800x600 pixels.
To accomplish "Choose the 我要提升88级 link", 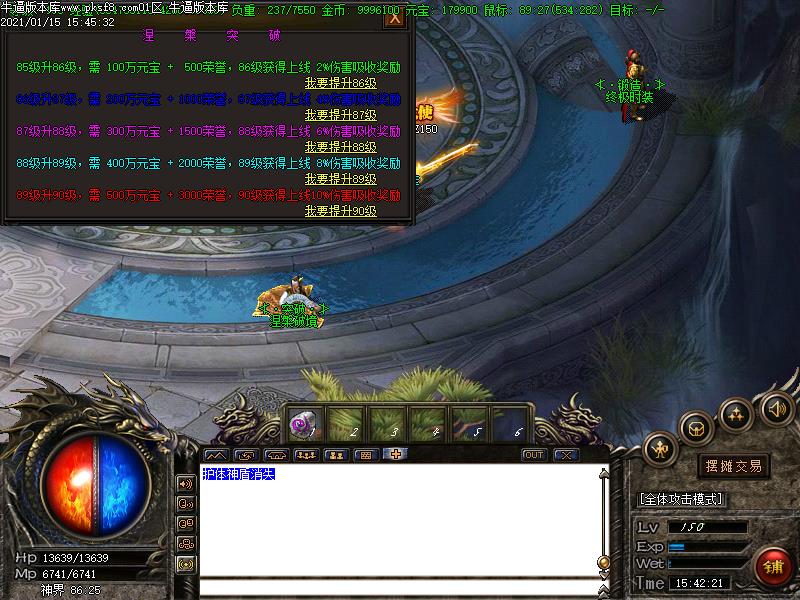I will 340,147.
